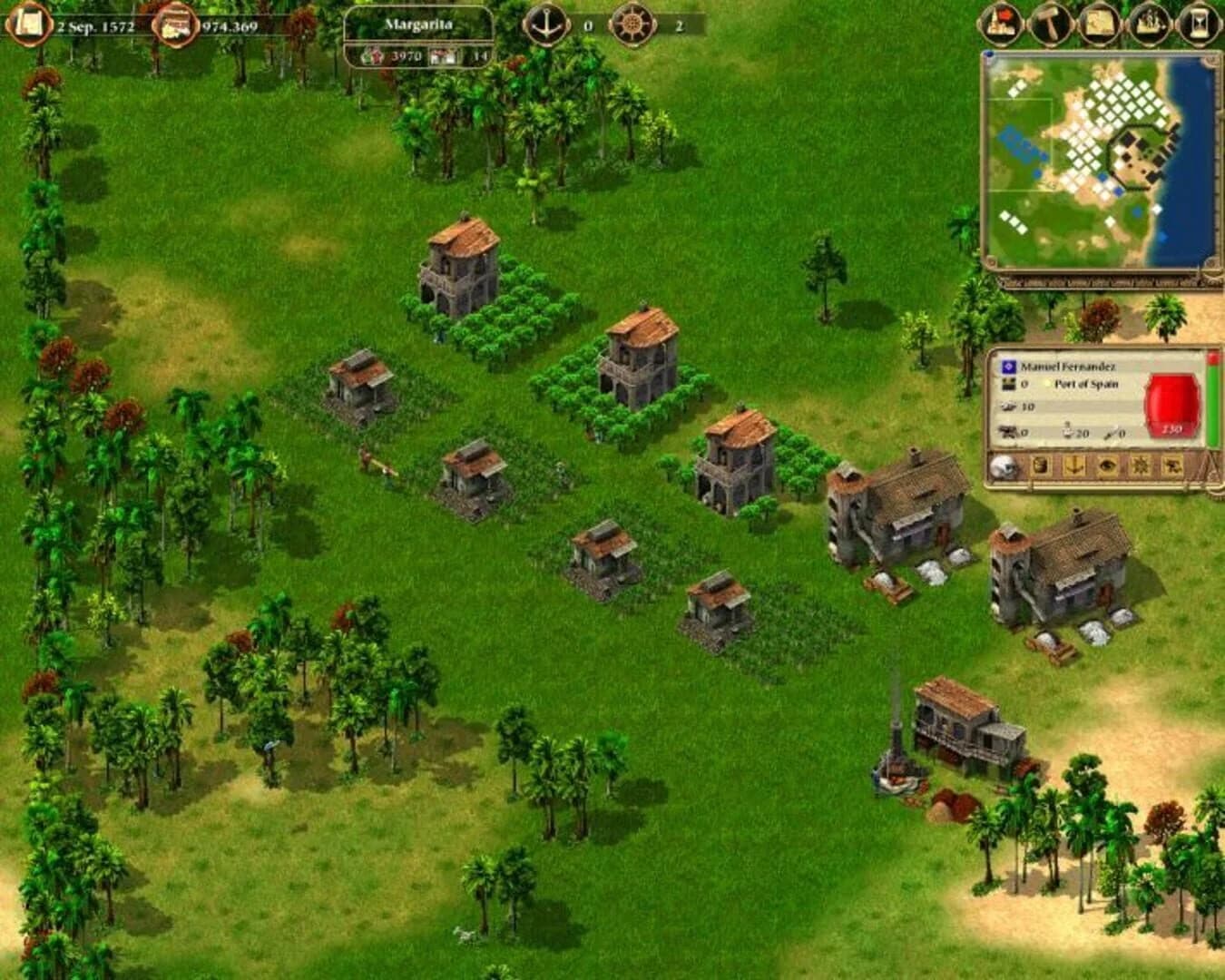
Task: Toggle the down-arrow unload command
Action: pyautogui.click(x=1075, y=466)
